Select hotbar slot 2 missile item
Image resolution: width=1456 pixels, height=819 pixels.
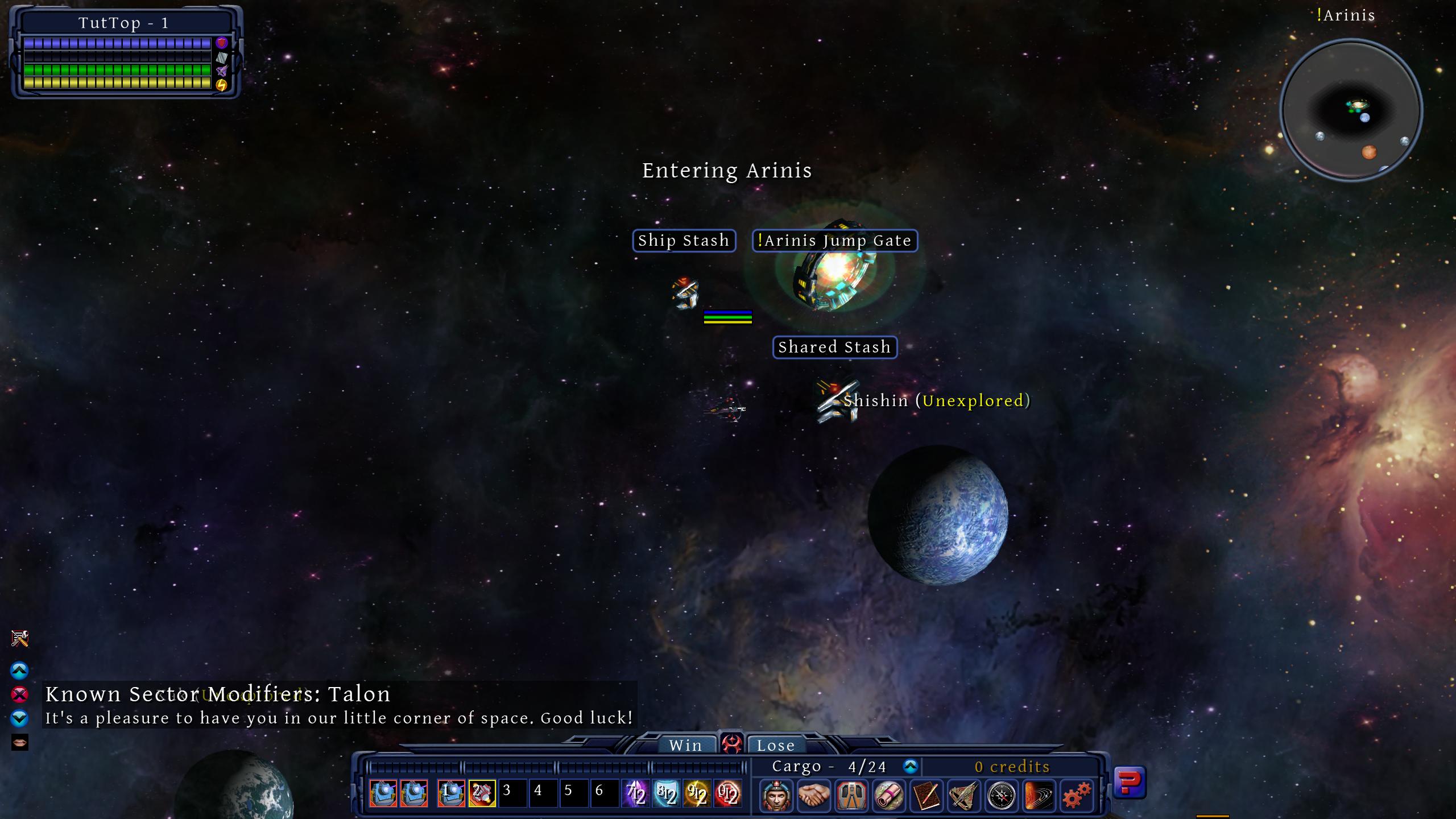(x=482, y=793)
